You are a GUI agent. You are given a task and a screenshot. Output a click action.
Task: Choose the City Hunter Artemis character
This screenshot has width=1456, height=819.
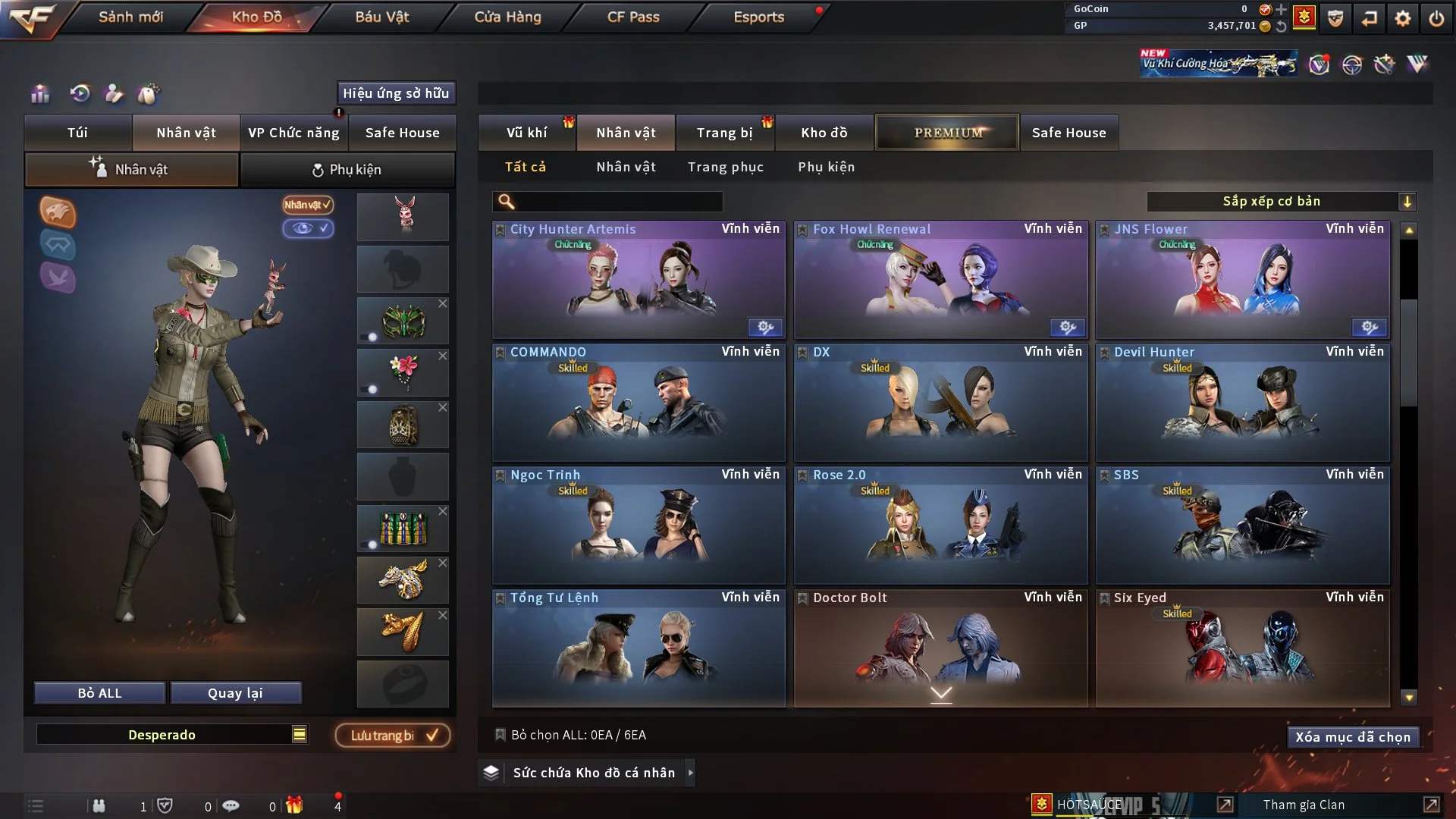click(638, 281)
